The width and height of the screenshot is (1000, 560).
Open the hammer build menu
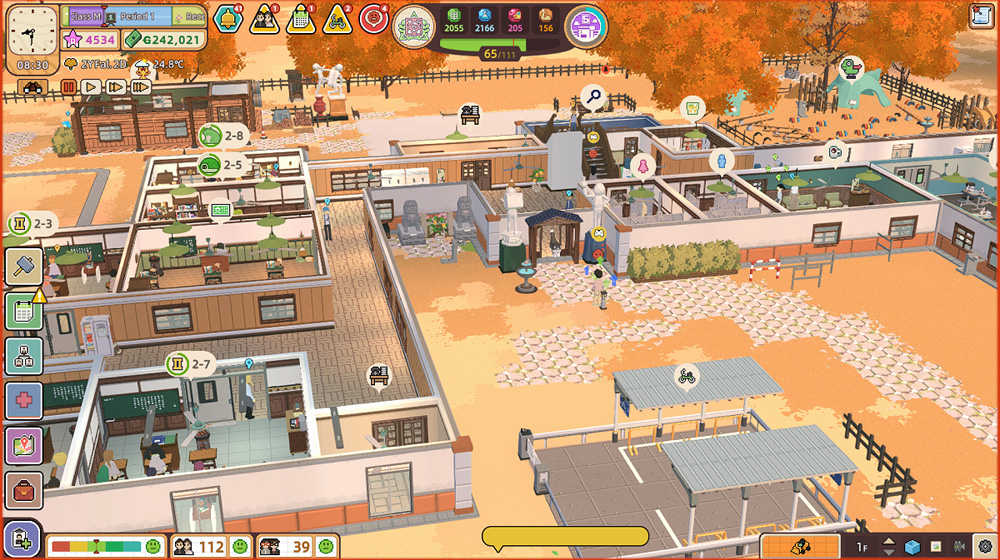click(23, 265)
